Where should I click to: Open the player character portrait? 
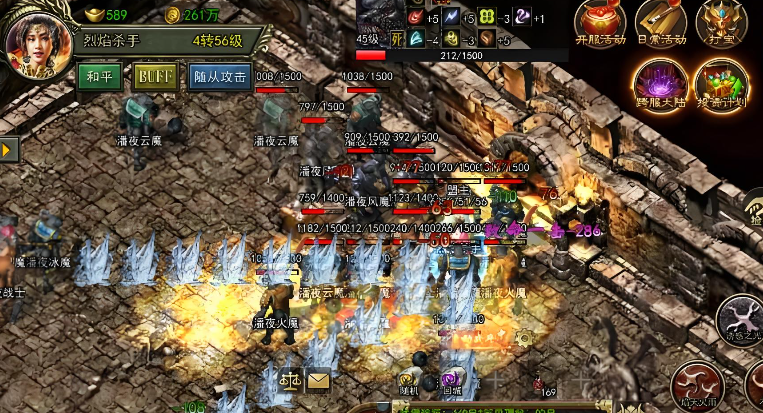point(36,47)
